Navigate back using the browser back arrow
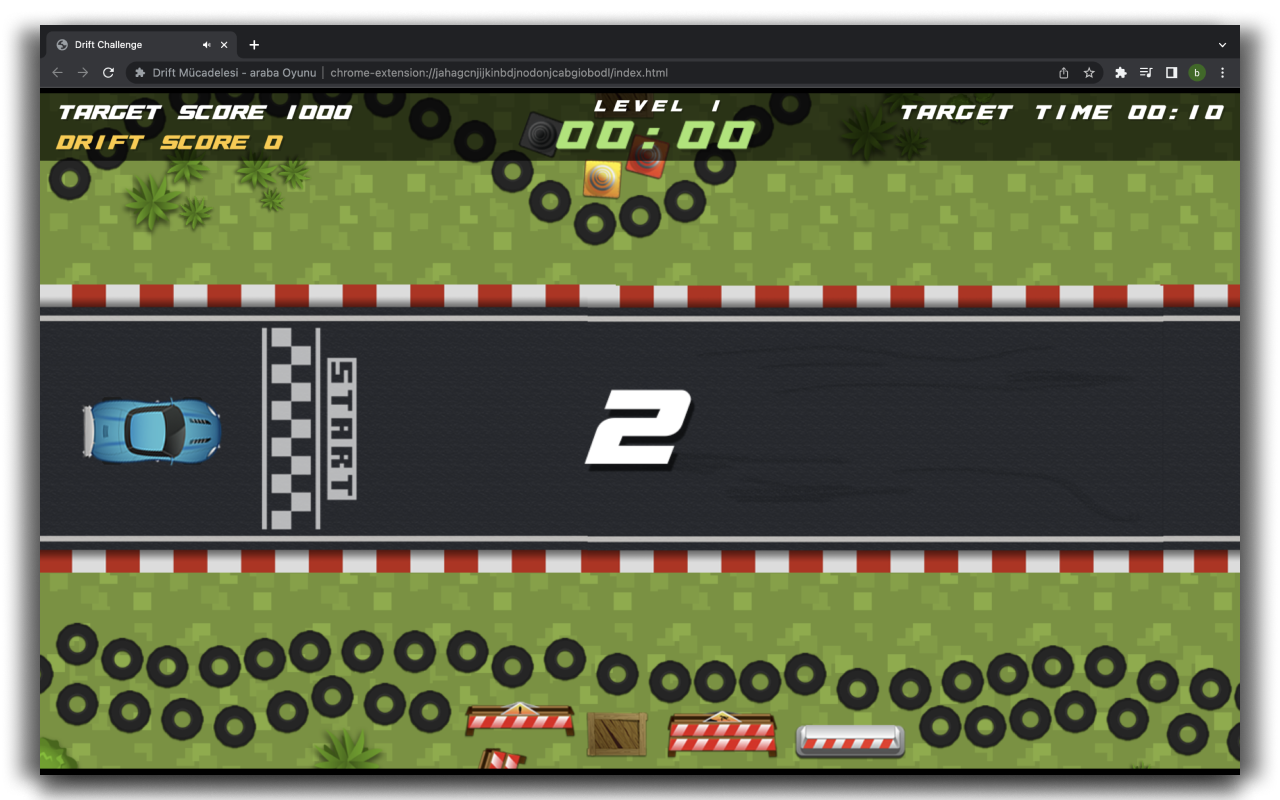The height and width of the screenshot is (800, 1280). click(x=57, y=72)
